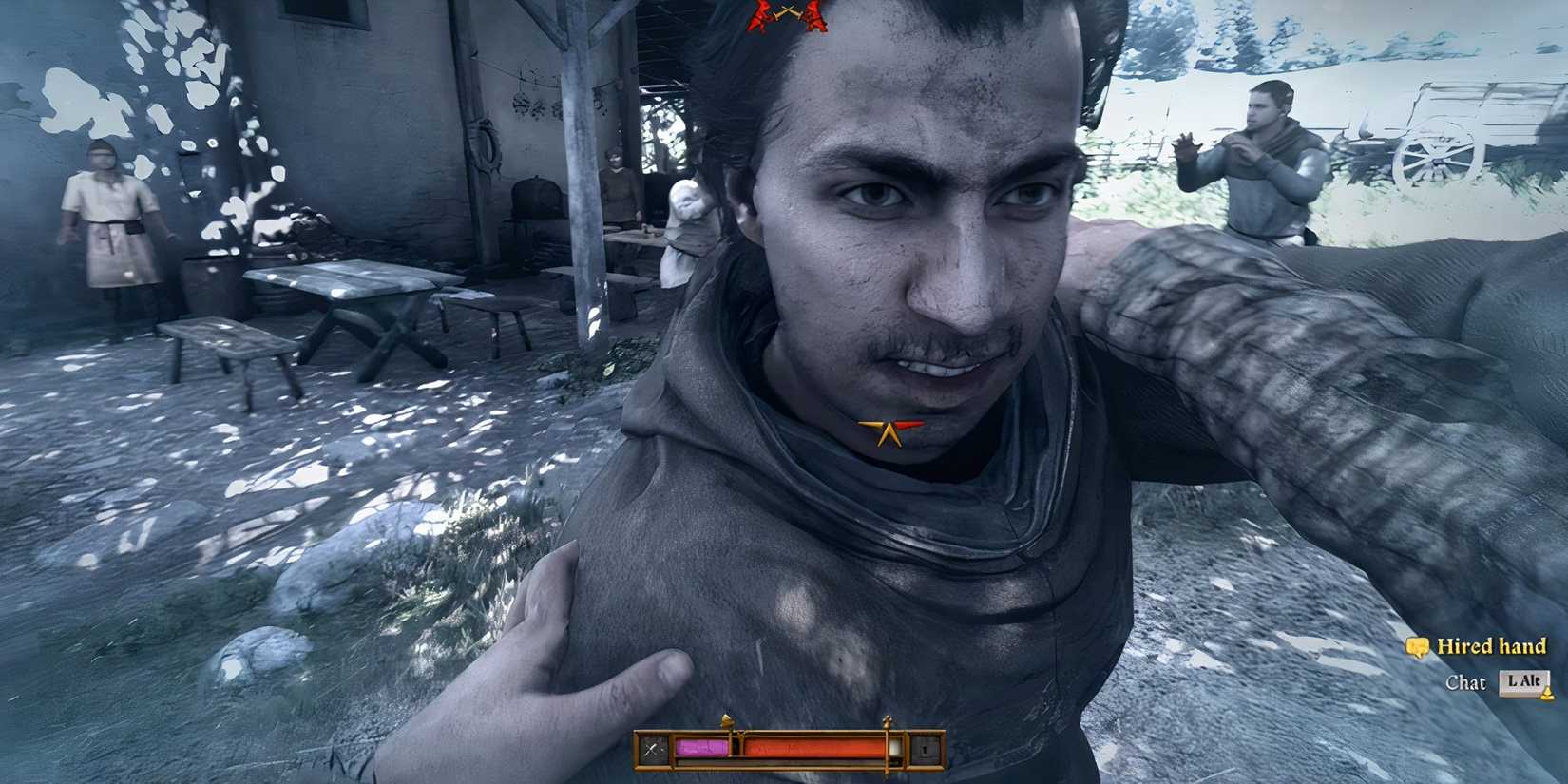Click the keyhole lock icon on the status bar's right

point(925,748)
